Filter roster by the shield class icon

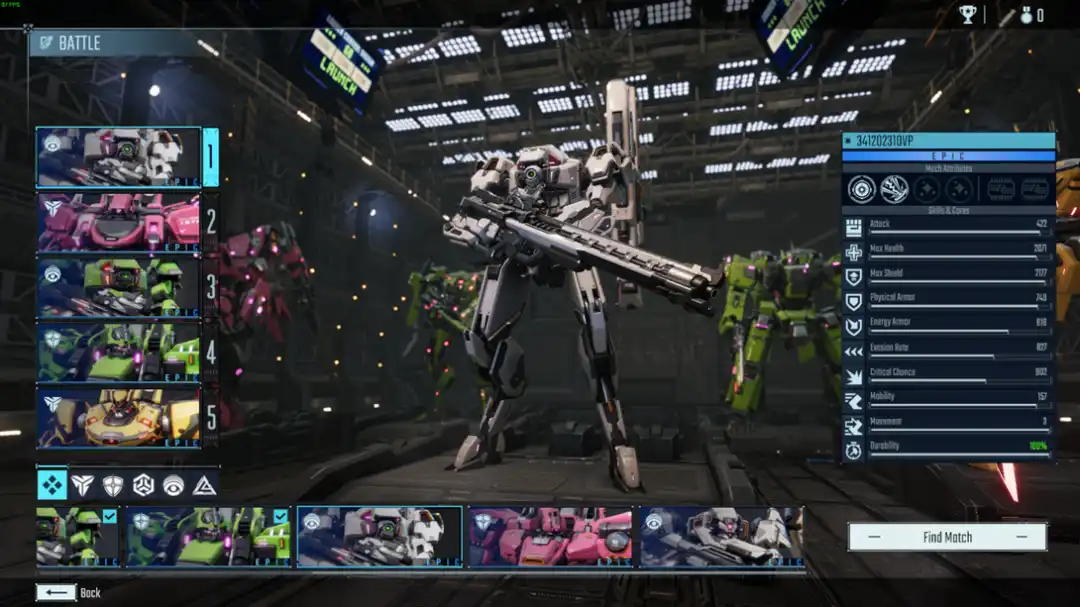click(113, 485)
